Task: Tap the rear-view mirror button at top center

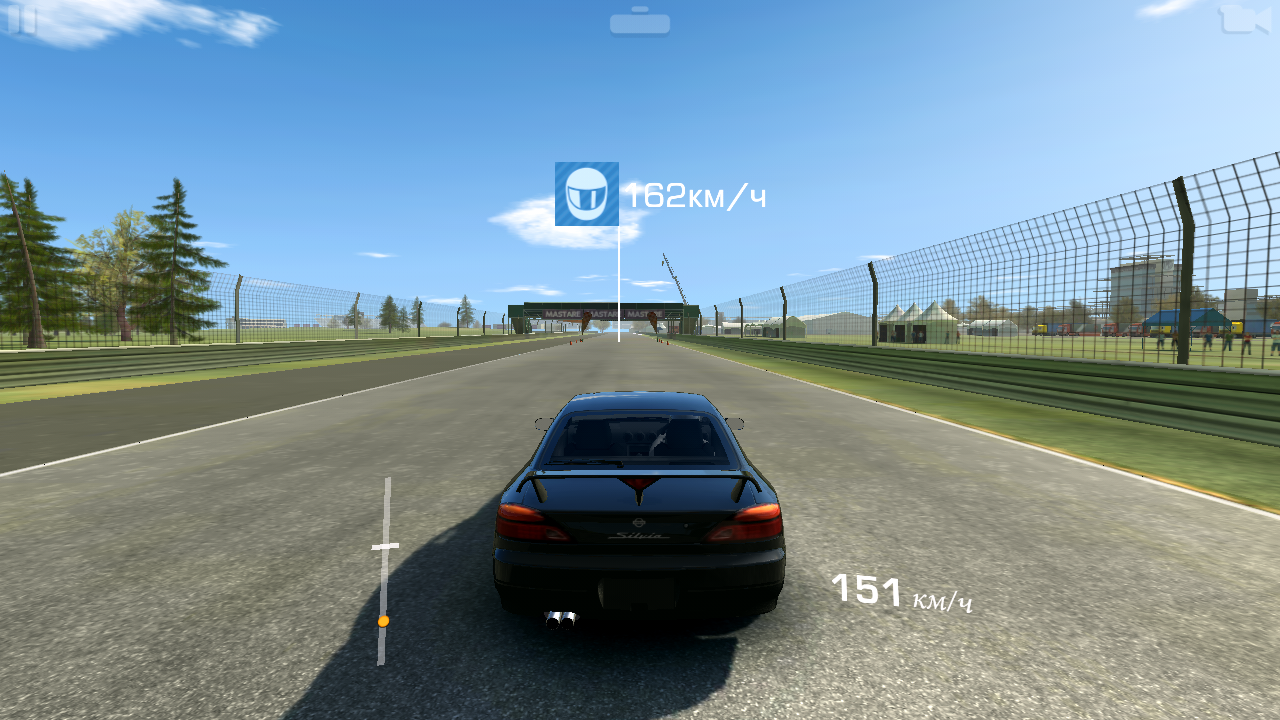Action: point(640,22)
